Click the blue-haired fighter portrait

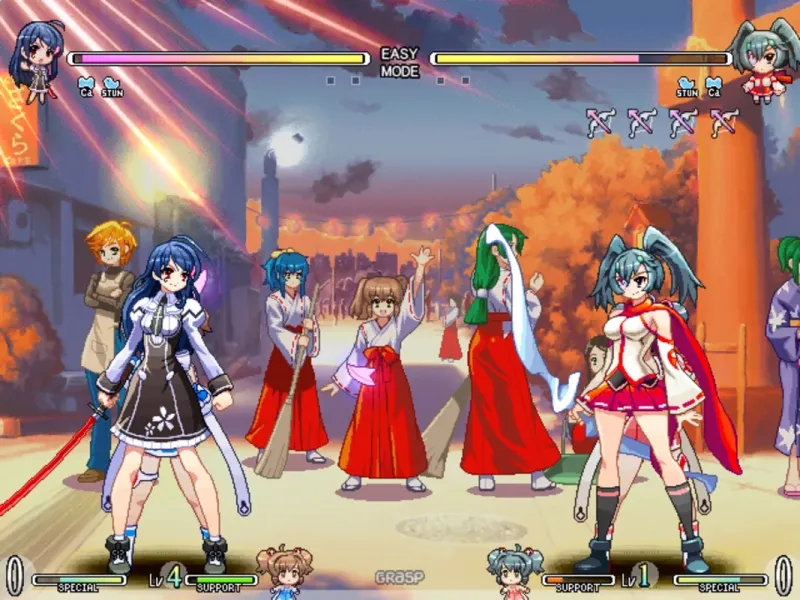pyautogui.click(x=36, y=60)
